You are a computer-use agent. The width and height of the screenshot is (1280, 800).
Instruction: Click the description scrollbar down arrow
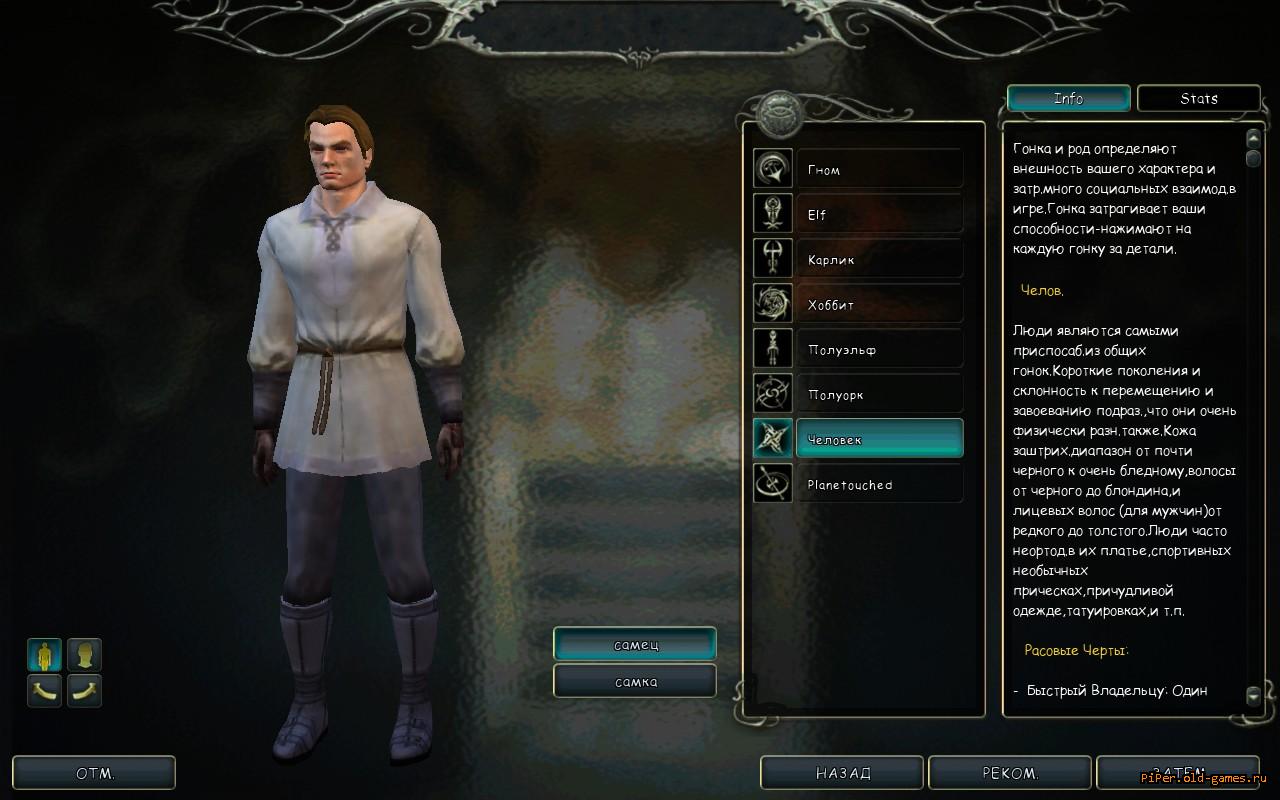(x=1253, y=694)
